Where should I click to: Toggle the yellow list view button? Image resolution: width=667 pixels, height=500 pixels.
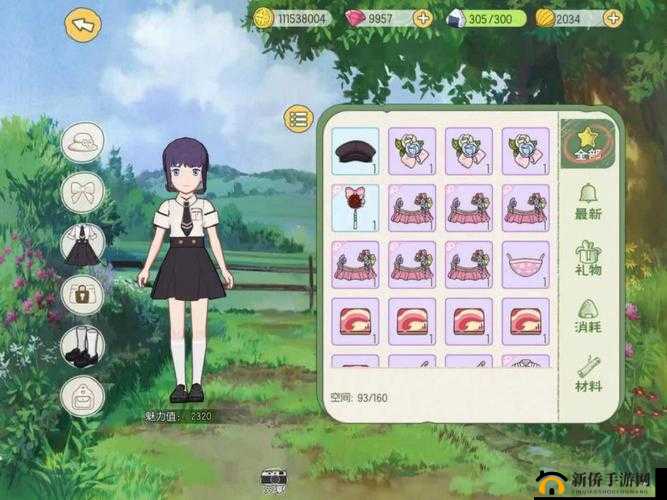299,118
